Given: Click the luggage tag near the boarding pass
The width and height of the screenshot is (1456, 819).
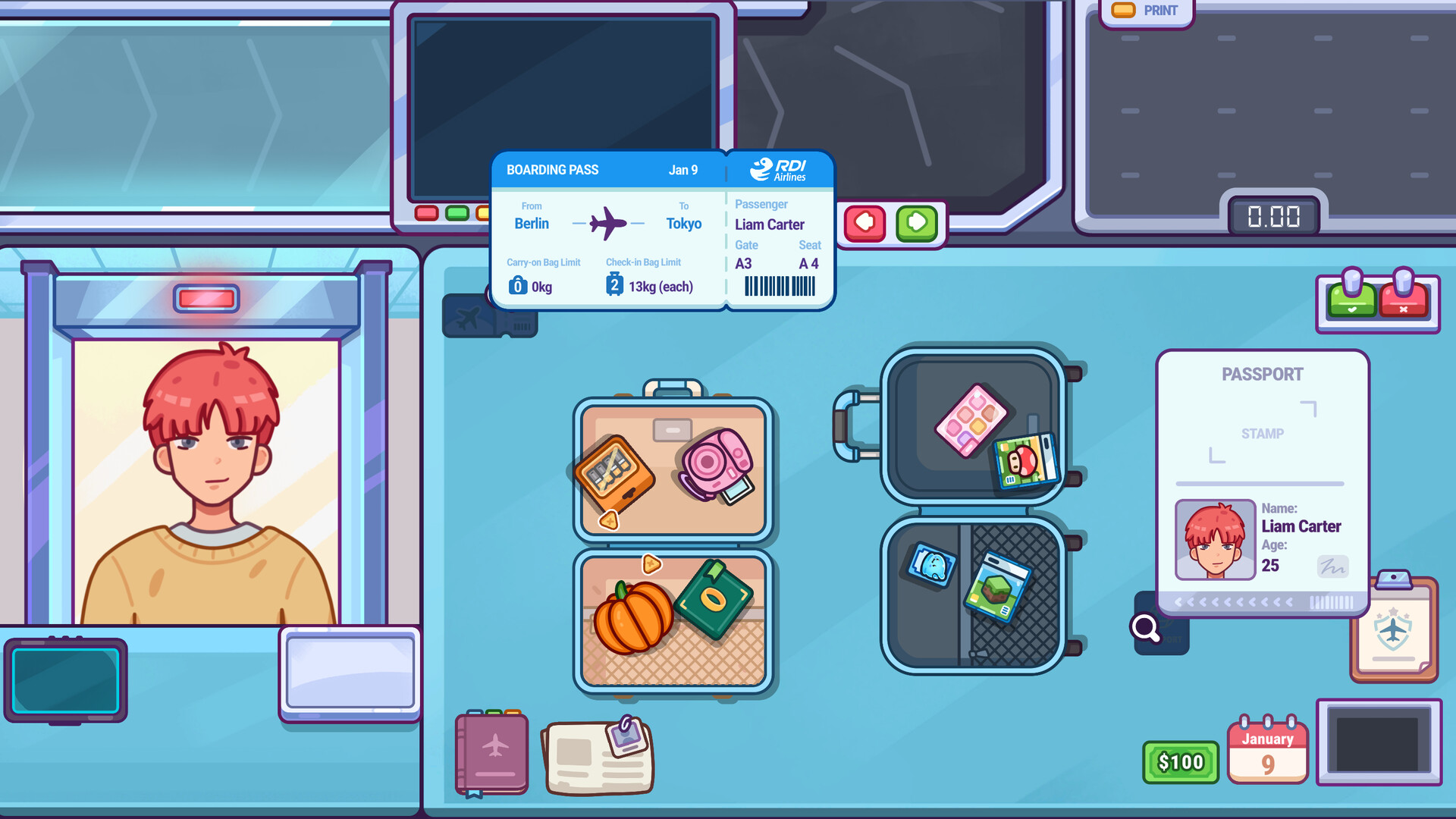Looking at the screenshot, I should (489, 315).
